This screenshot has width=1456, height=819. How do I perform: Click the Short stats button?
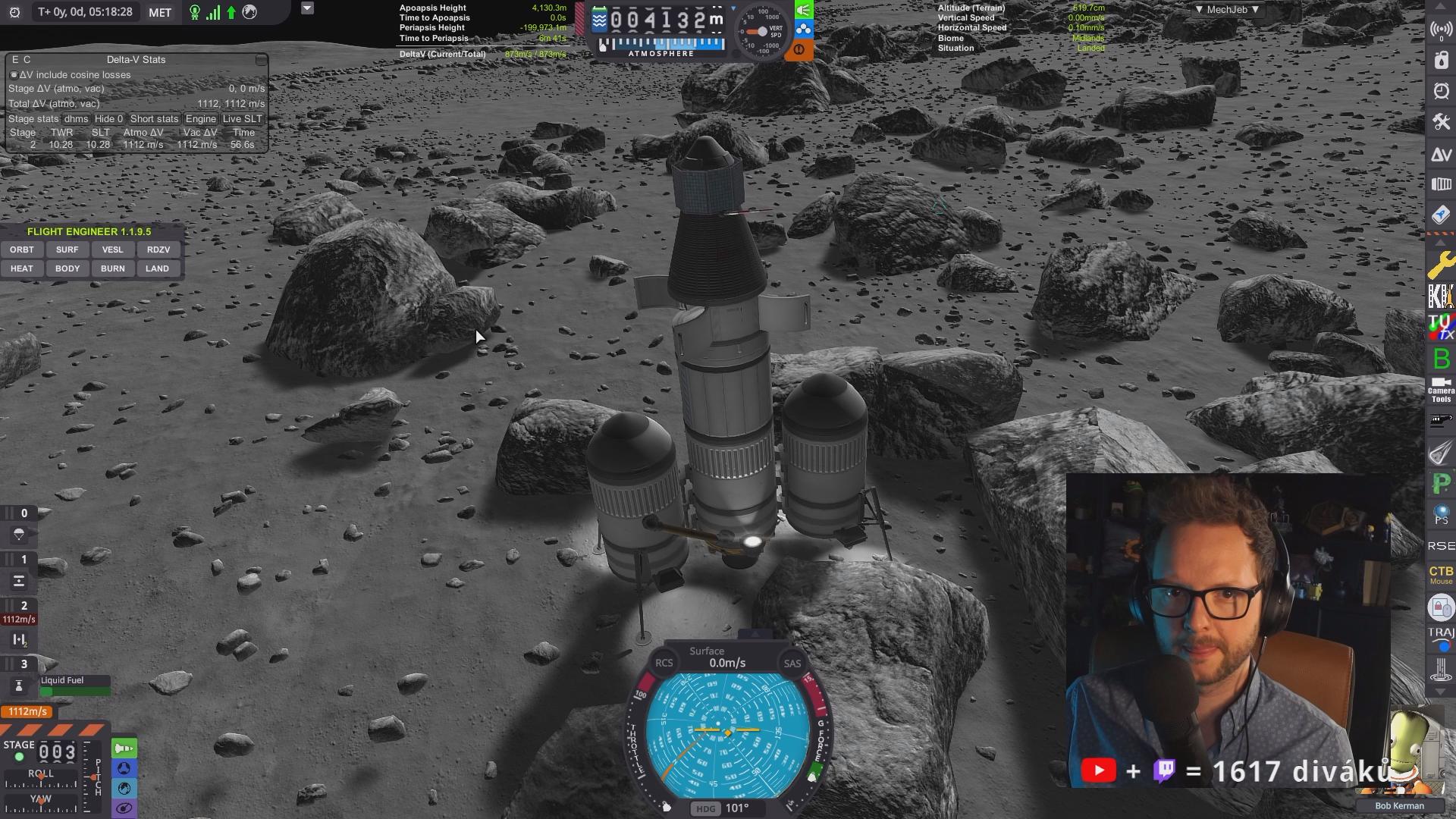154,119
